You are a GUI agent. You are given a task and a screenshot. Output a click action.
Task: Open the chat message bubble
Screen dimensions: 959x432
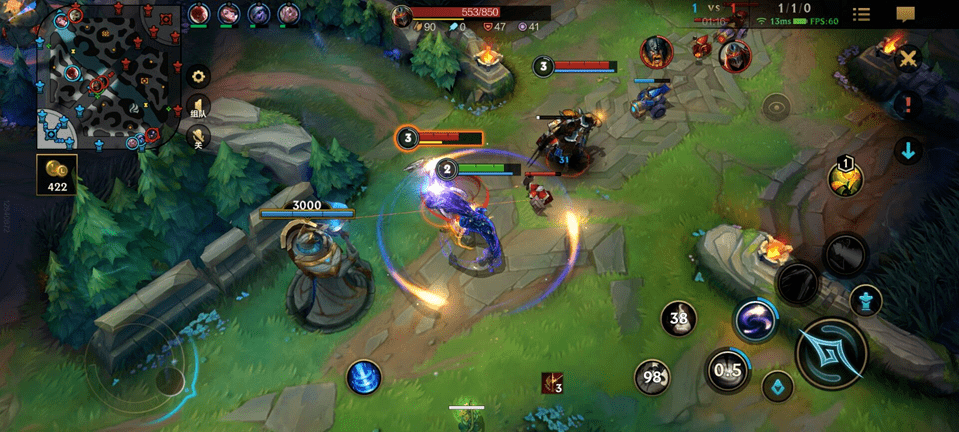(906, 14)
